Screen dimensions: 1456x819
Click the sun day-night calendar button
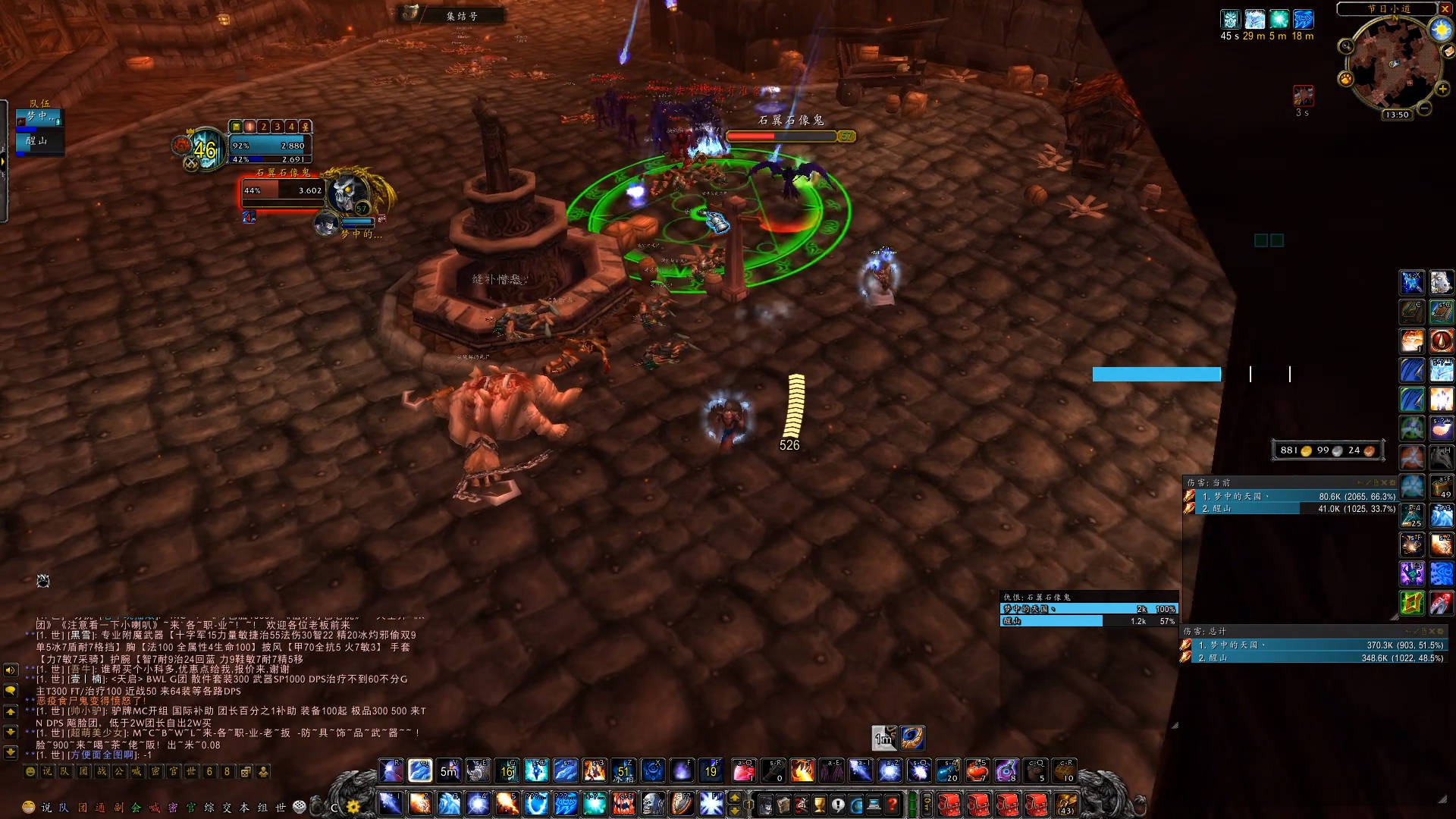[1439, 30]
